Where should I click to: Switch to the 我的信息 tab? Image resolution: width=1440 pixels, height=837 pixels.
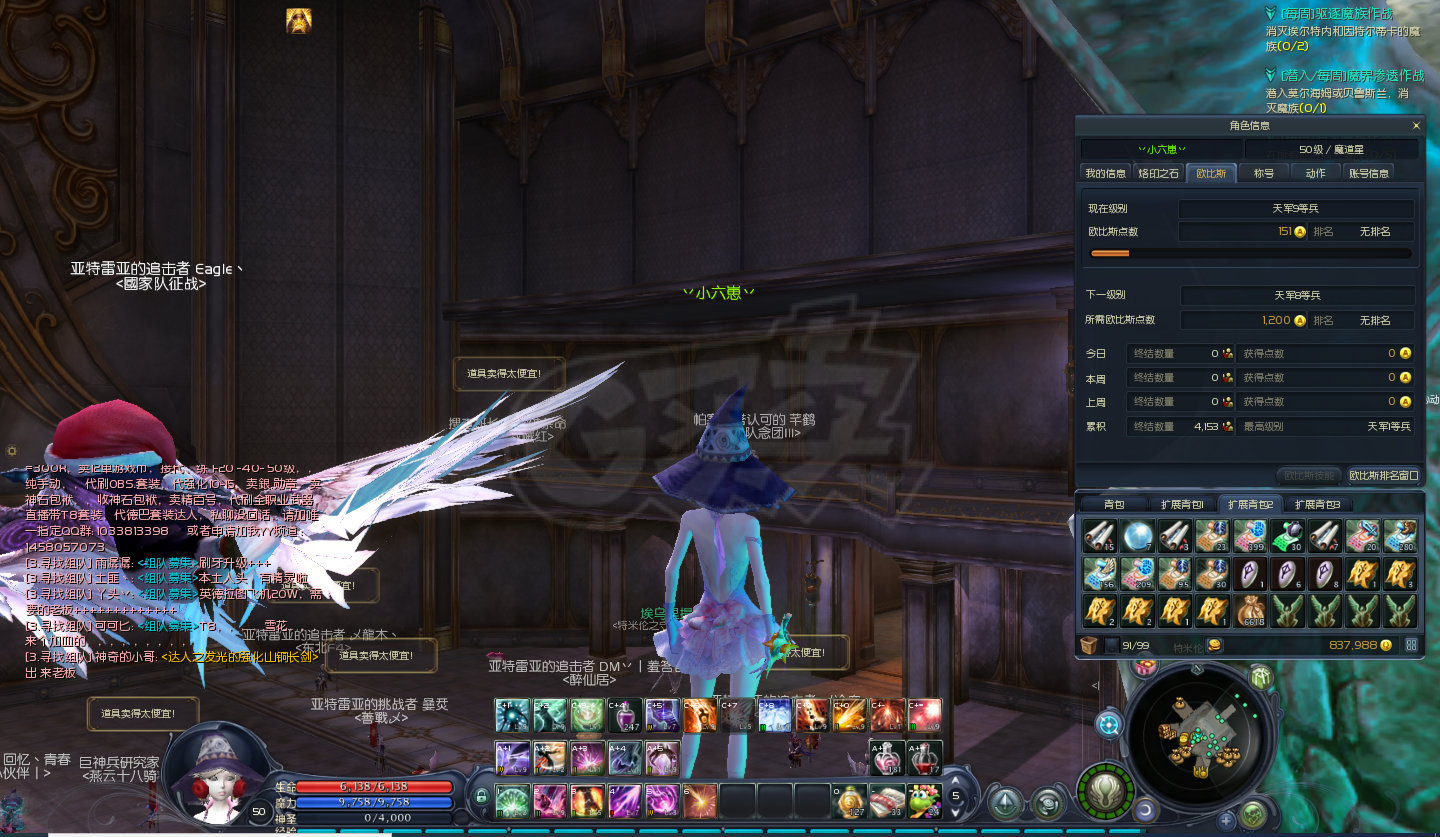[1106, 173]
